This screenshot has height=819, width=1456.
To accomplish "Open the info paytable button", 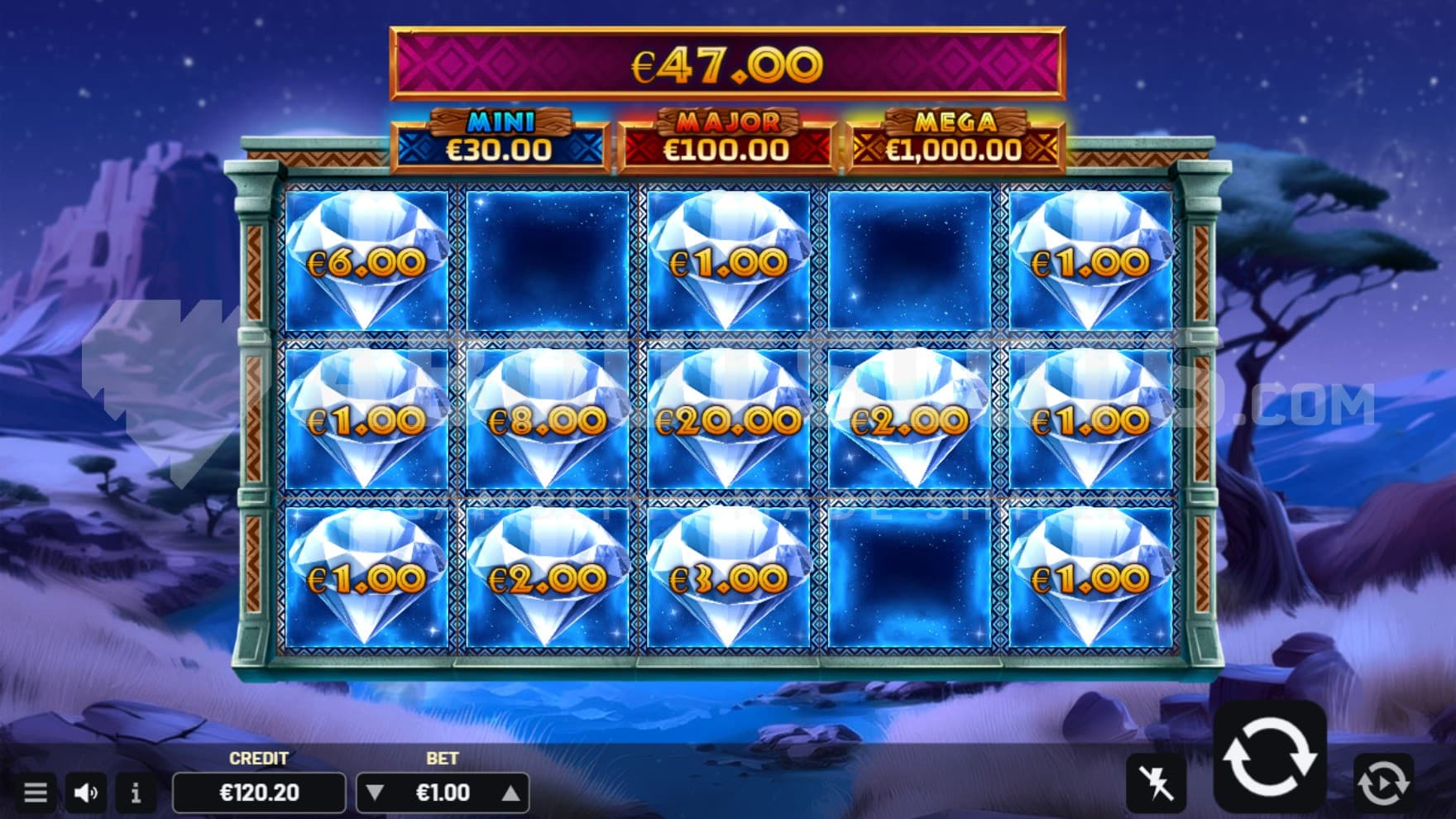I will click(x=136, y=793).
